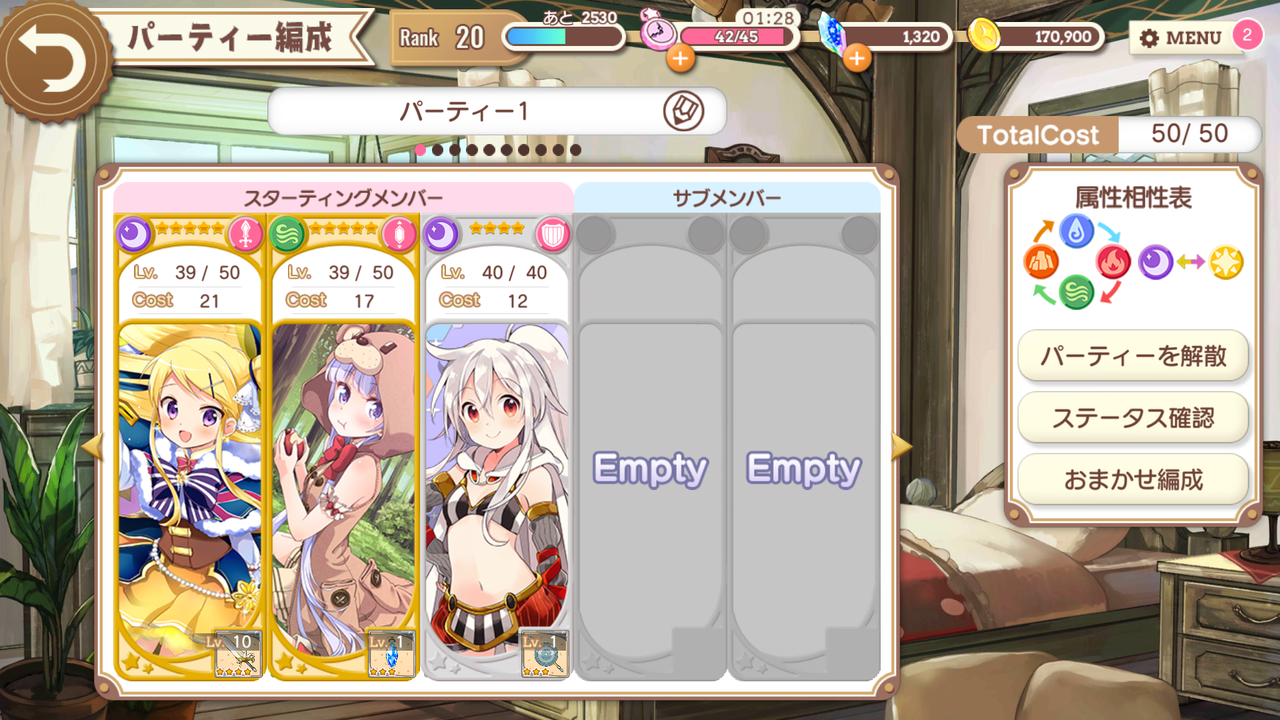The image size is (1280, 720).
Task: Tap the shield role icon on the third card
Action: (552, 231)
